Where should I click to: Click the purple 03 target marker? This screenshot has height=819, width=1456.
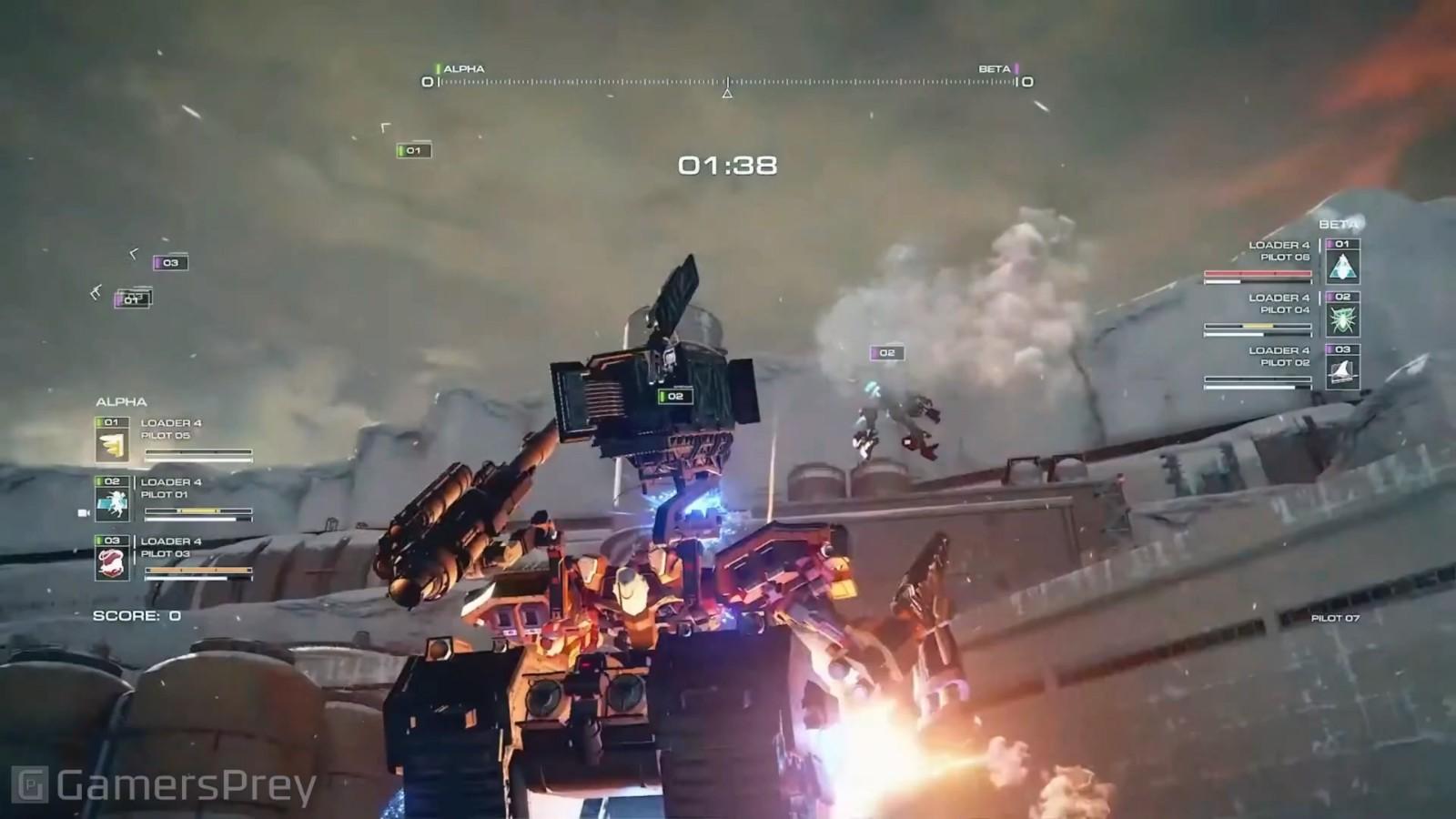tap(170, 263)
